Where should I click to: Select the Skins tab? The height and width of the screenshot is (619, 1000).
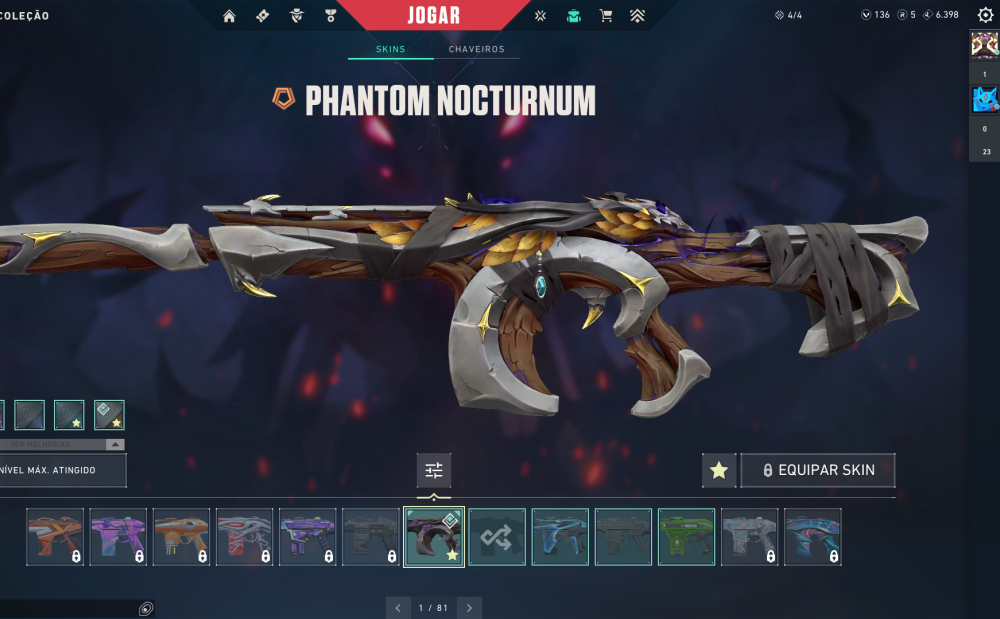[391, 49]
